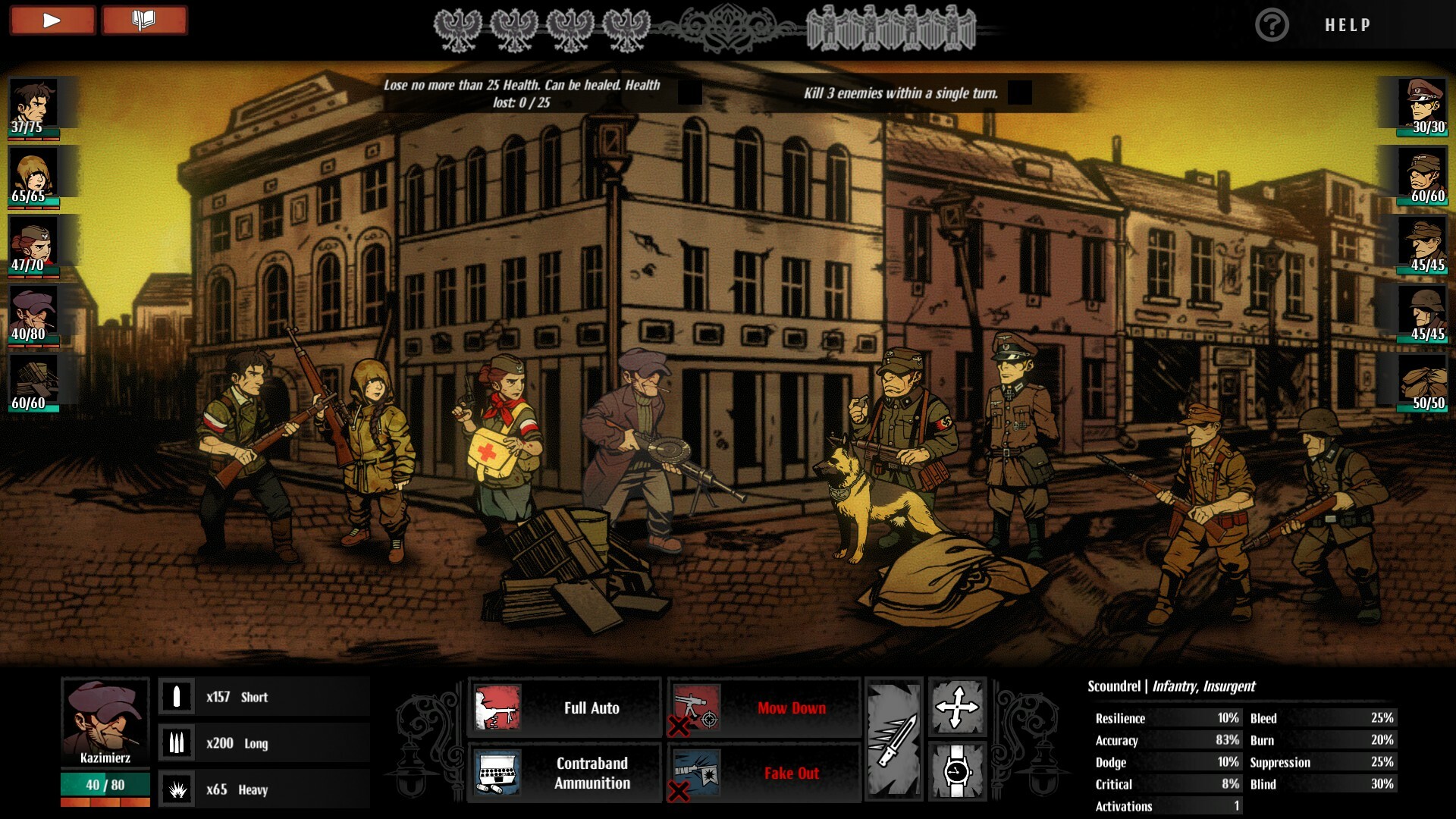The height and width of the screenshot is (819, 1456).
Task: Select the Full Auto ability icon
Action: [497, 708]
